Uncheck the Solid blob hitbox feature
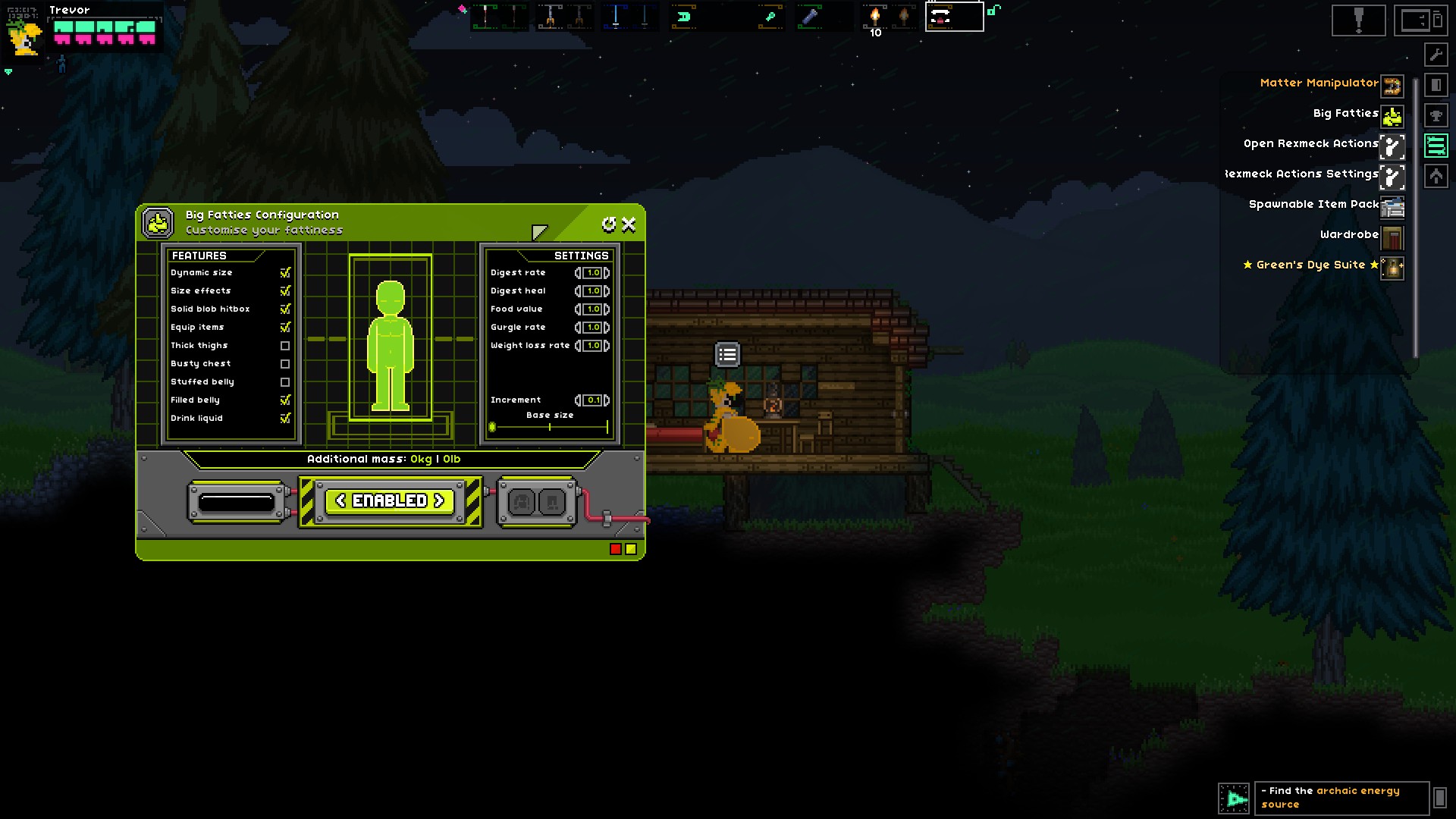This screenshot has width=1456, height=819. pos(285,309)
